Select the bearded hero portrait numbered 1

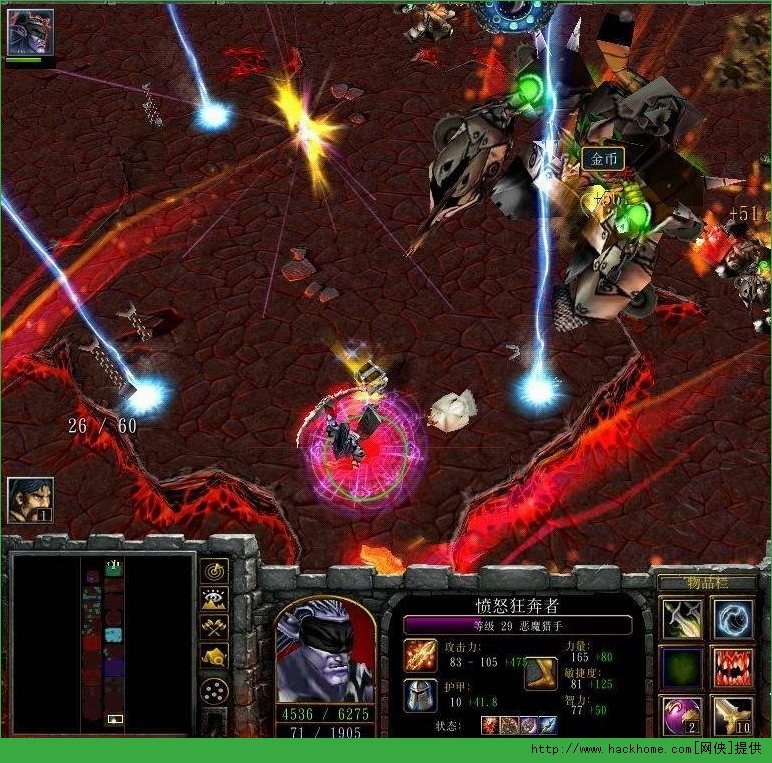coord(30,499)
